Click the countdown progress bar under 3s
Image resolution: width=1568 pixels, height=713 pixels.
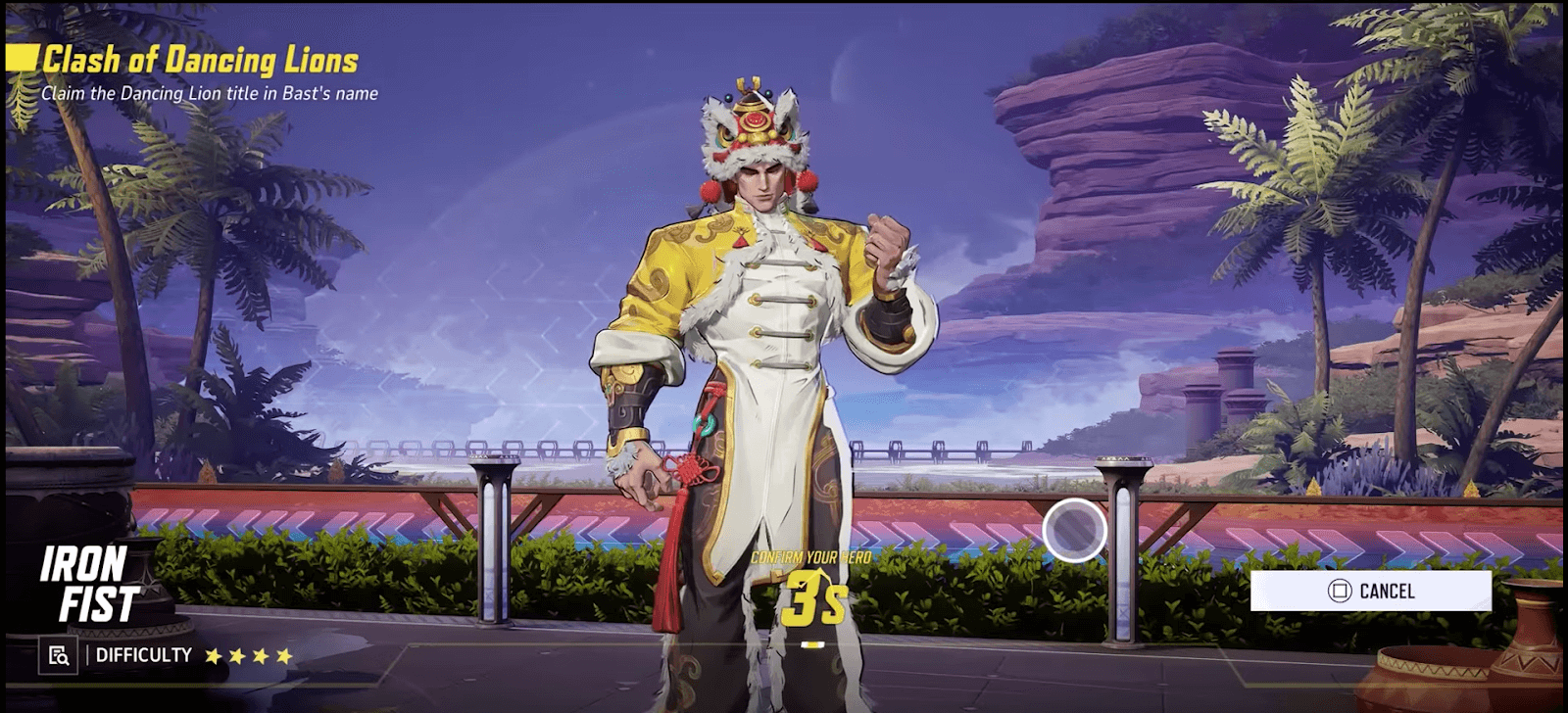[811, 643]
